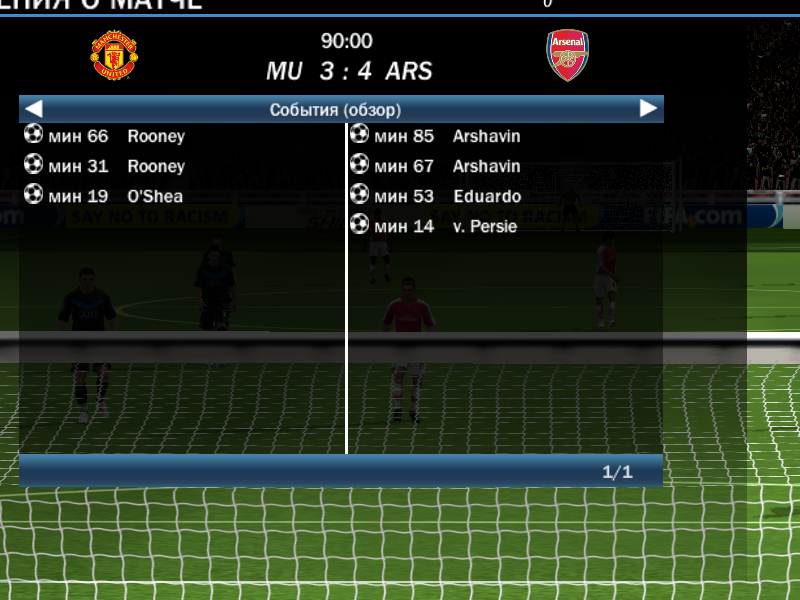Screen dimensions: 800x600
Task: Choose Eduardo's minute 53 goal entry
Action: 436,196
